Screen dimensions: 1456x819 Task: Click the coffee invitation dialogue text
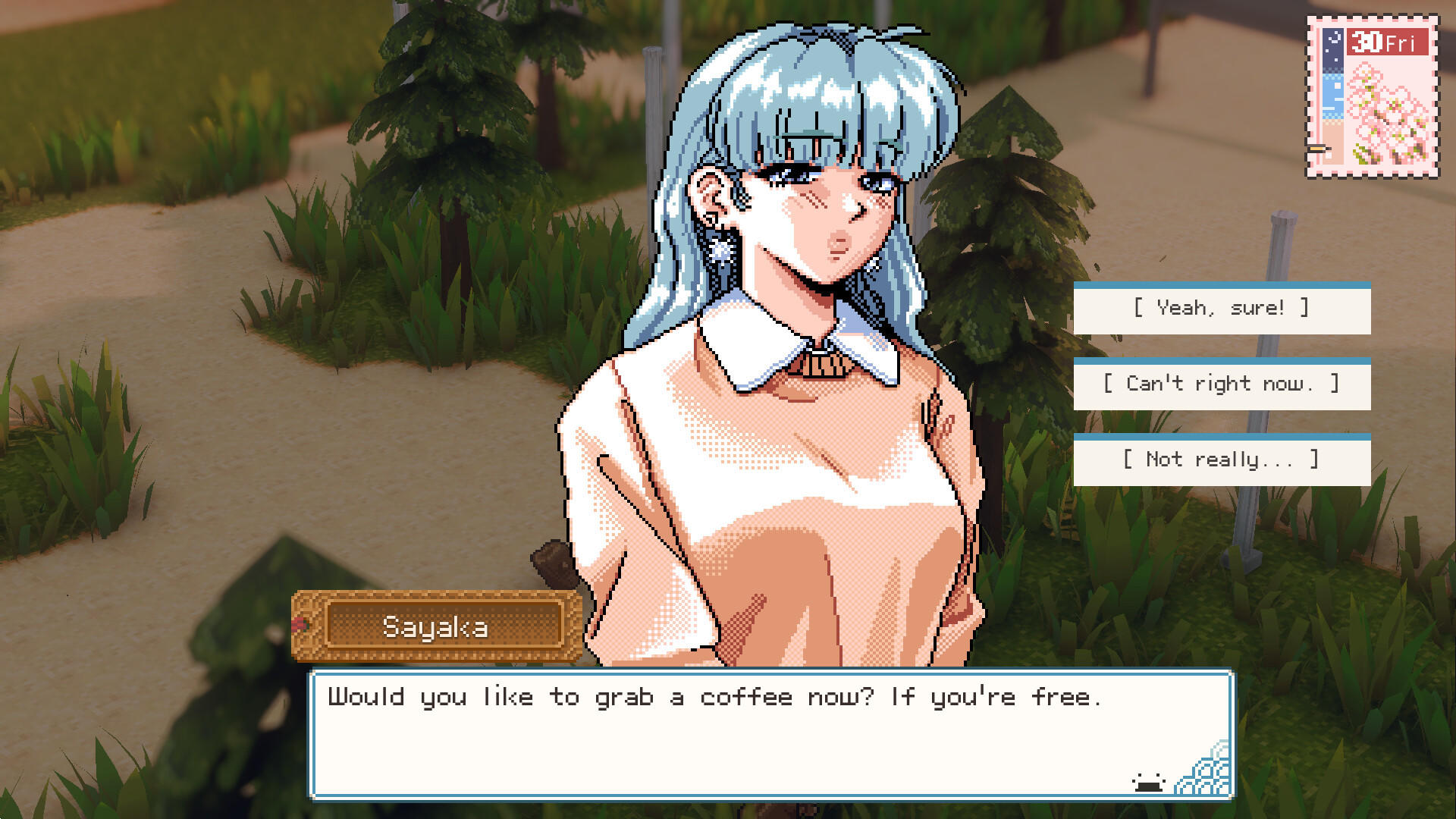pyautogui.click(x=713, y=697)
